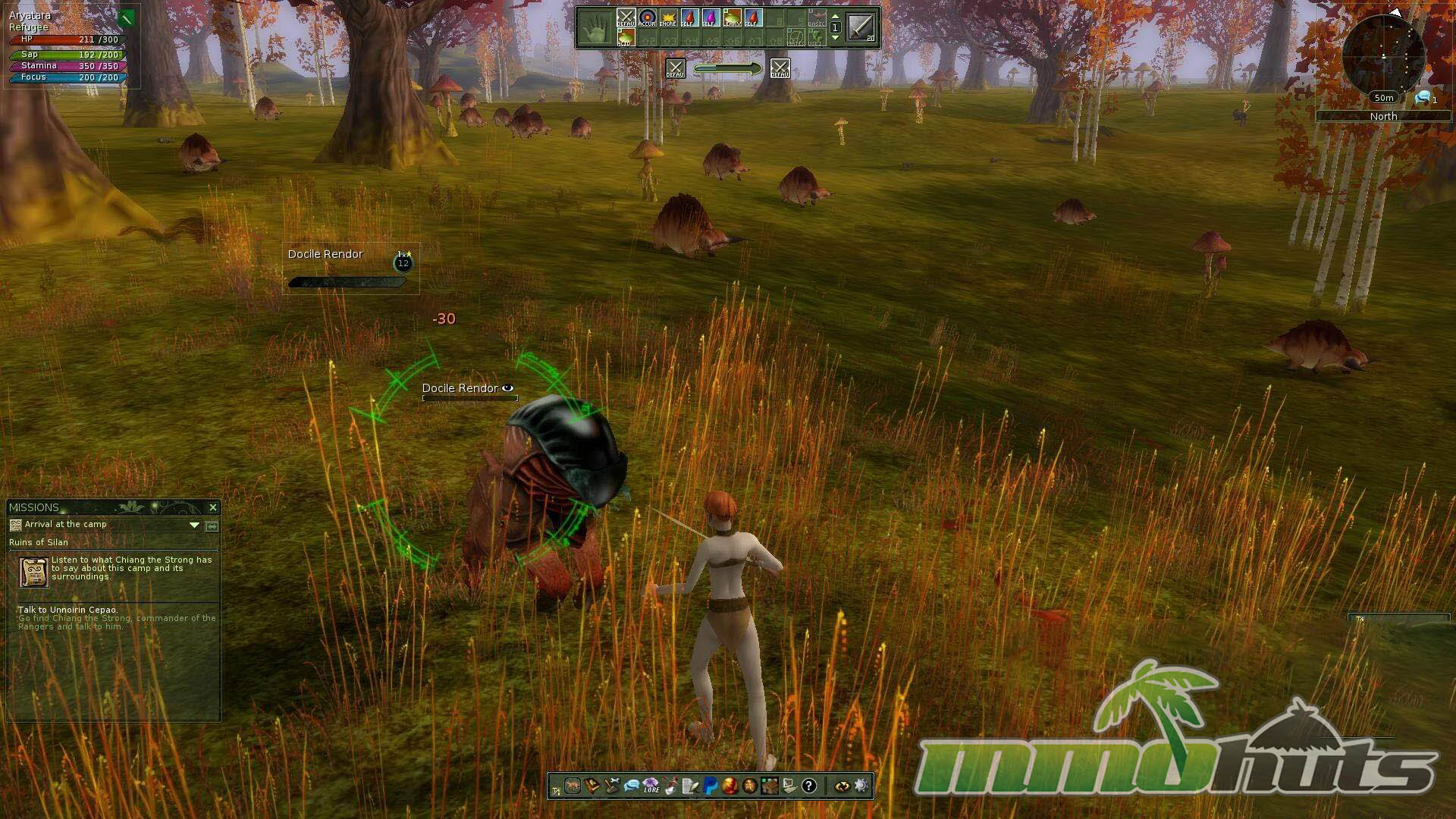Click the left hand slot
Viewport: 1456px width, 819px height.
(595, 28)
